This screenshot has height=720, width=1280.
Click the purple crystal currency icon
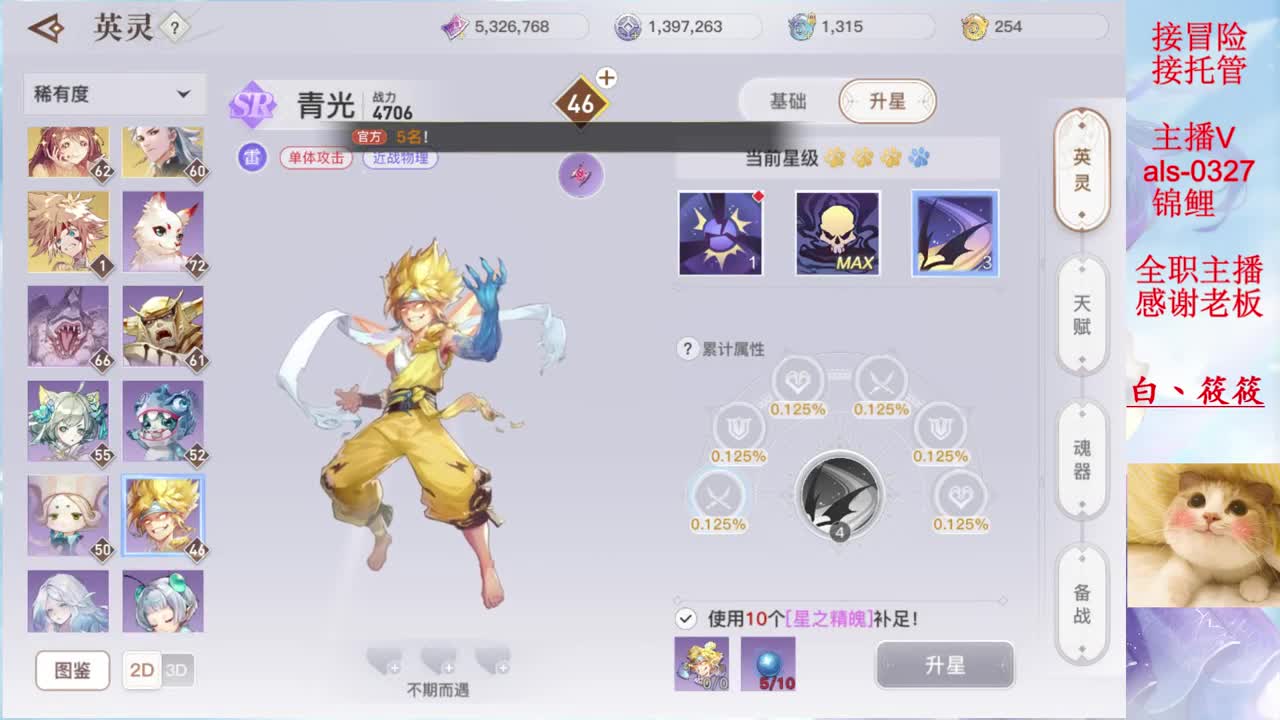coord(456,27)
